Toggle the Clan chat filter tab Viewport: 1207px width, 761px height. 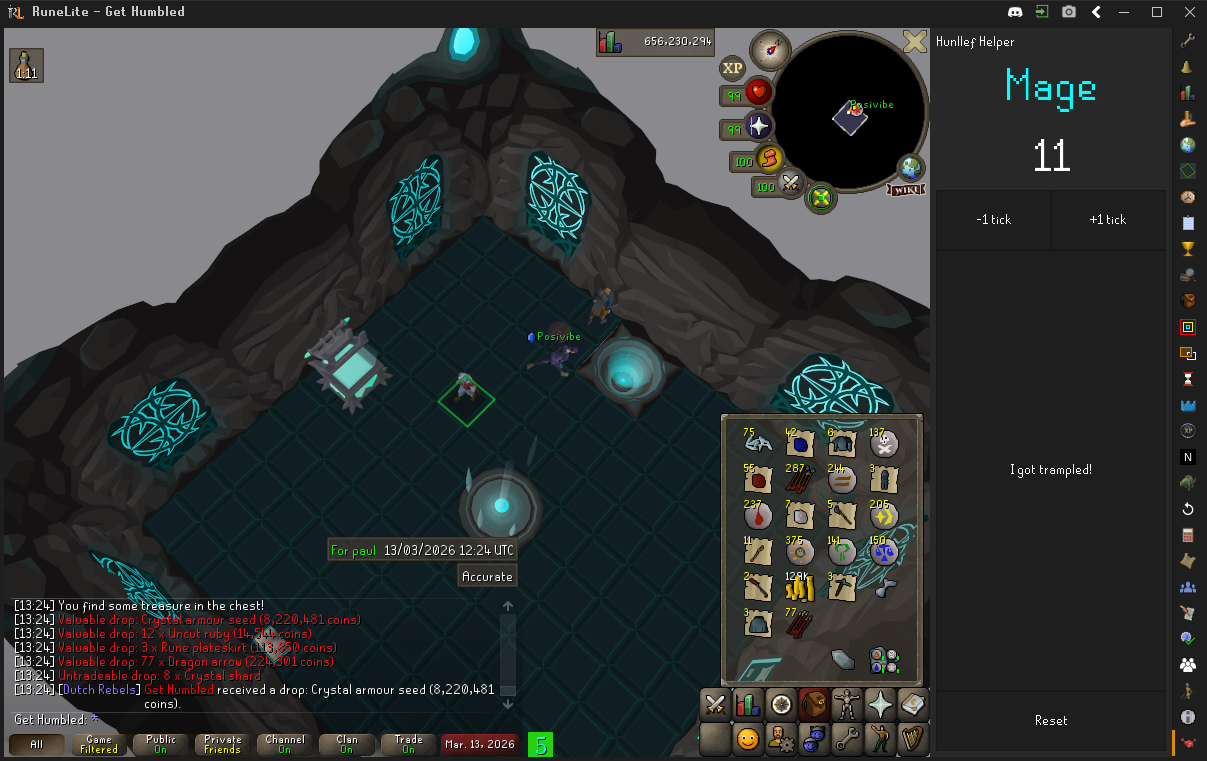(x=347, y=744)
